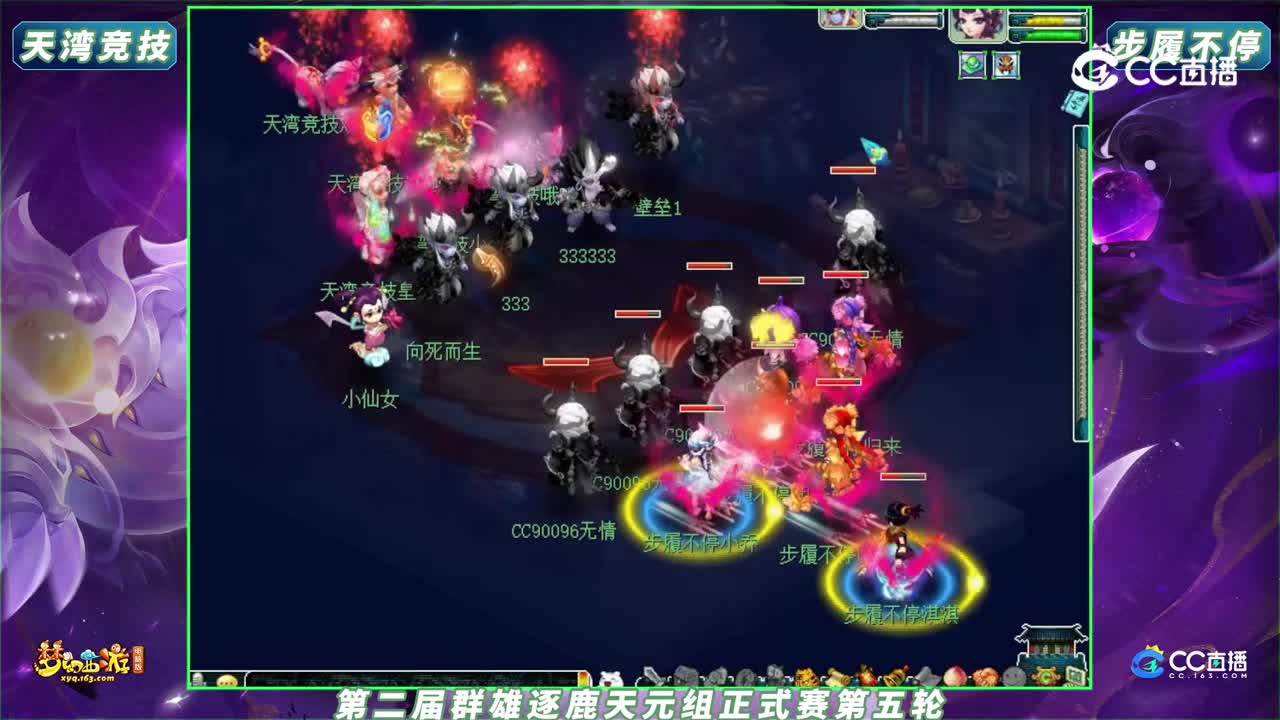Click the 天湾竞技 banner at top left
This screenshot has height=720, width=1280.
[95, 45]
